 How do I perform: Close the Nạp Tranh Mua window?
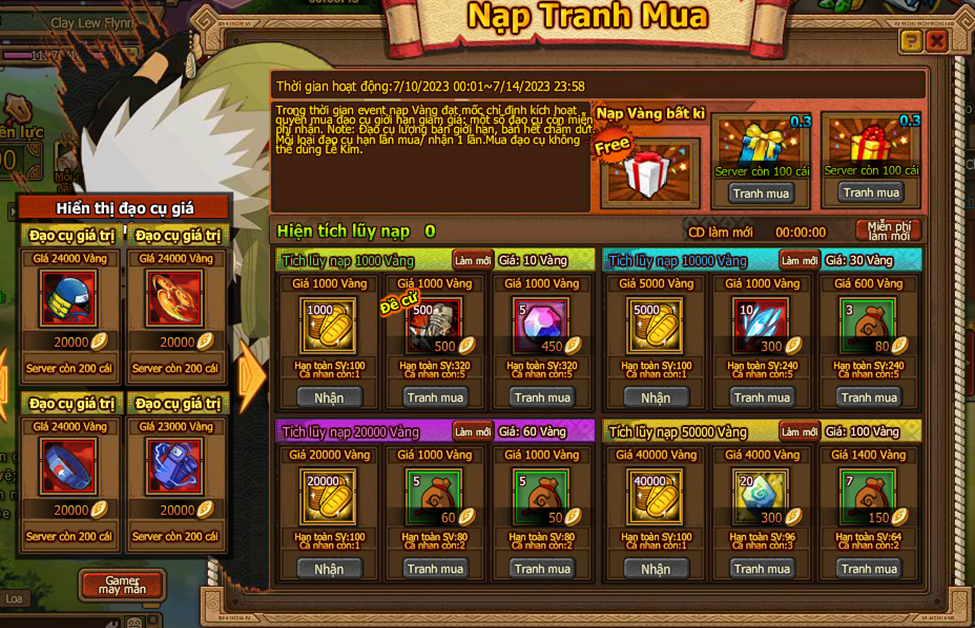[x=936, y=41]
